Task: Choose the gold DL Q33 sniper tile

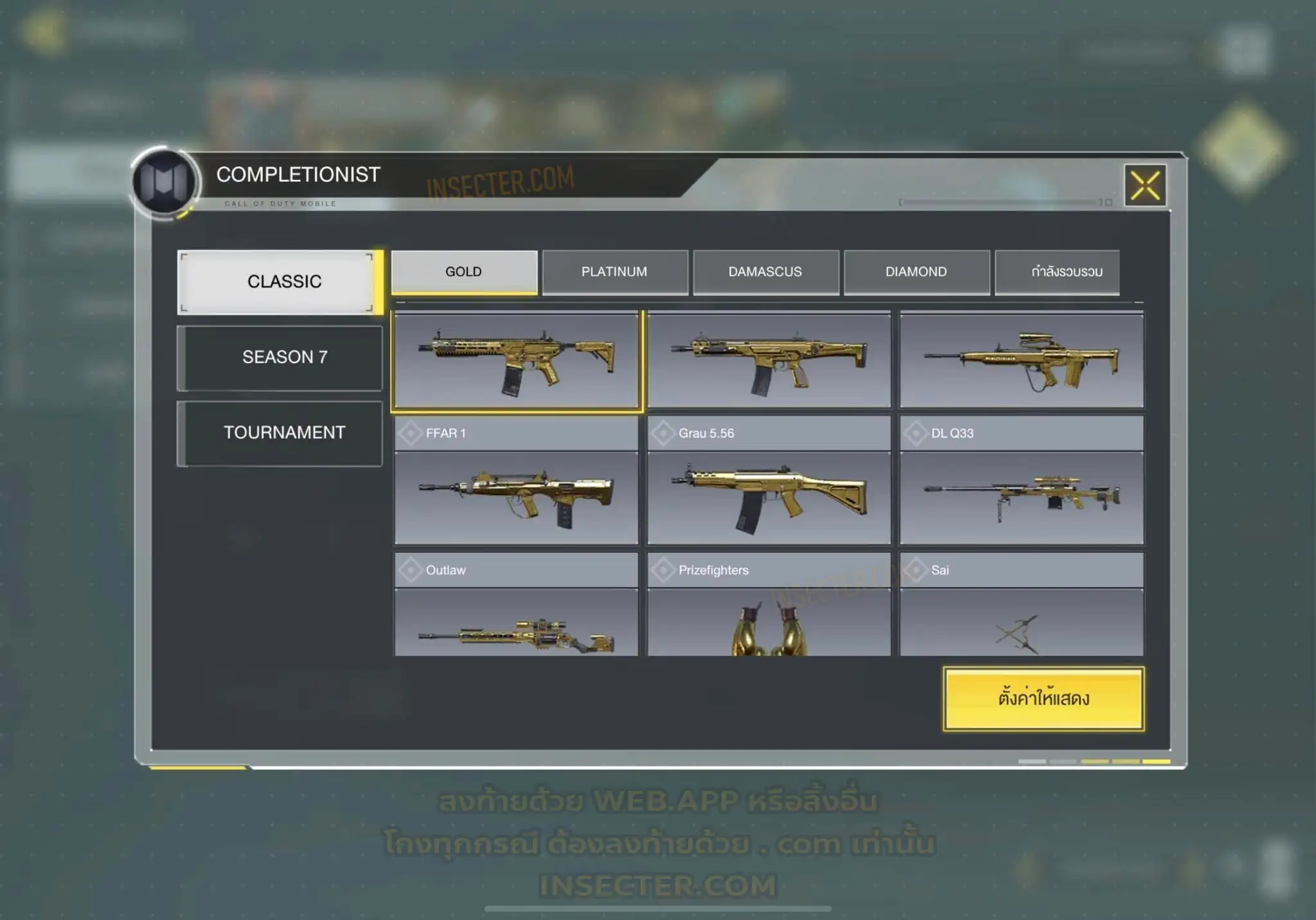Action: [1021, 497]
